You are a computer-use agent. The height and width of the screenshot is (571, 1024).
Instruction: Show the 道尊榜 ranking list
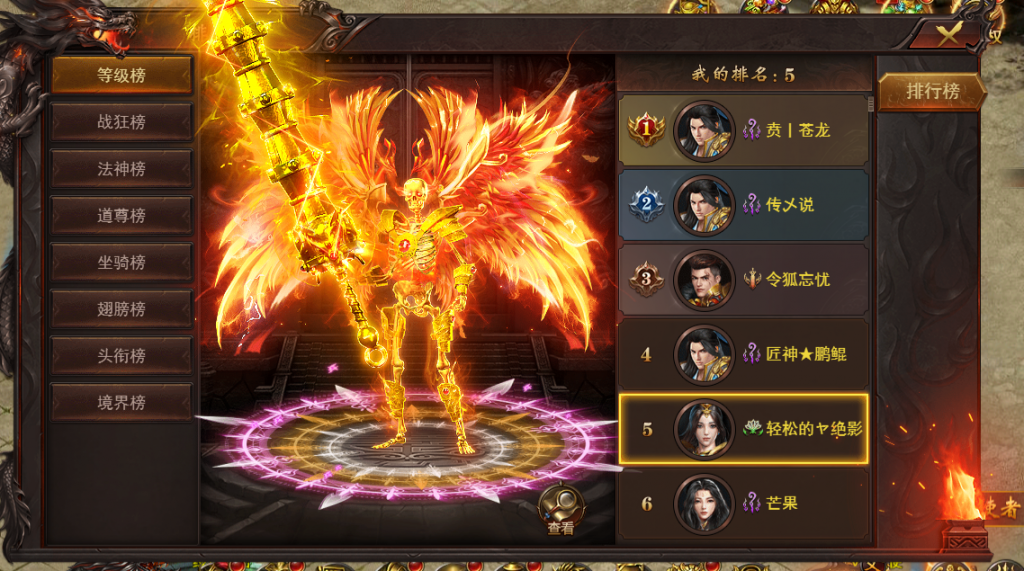121,215
